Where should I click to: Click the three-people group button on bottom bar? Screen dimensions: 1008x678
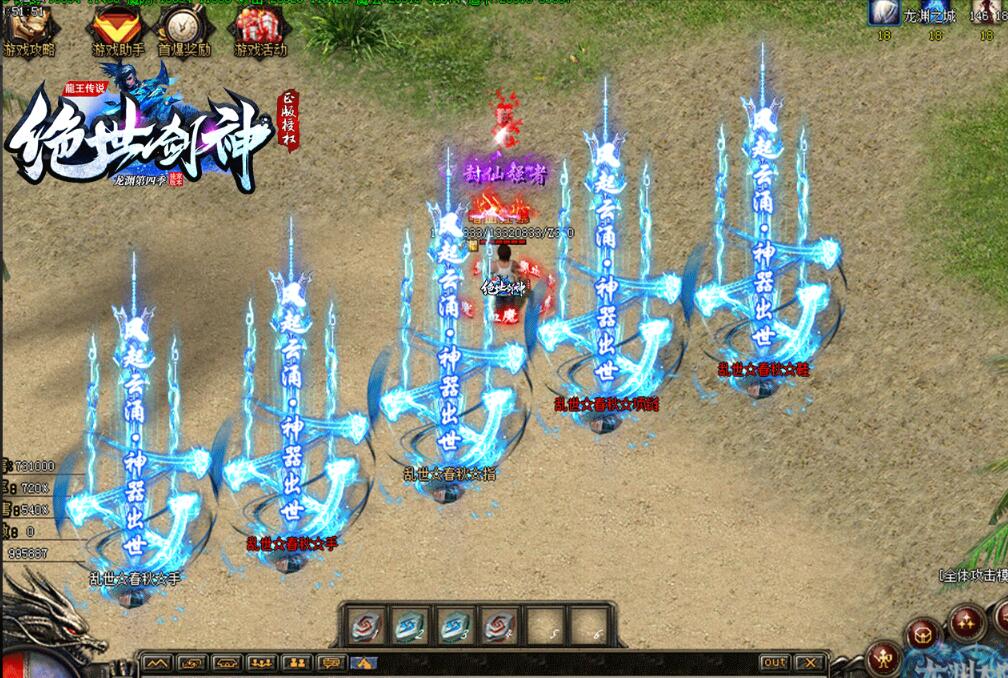pos(263,662)
